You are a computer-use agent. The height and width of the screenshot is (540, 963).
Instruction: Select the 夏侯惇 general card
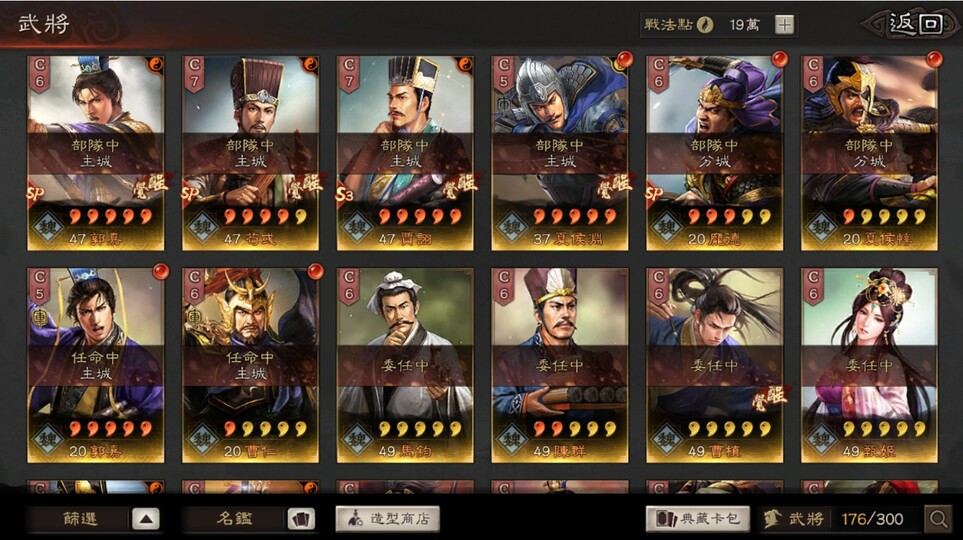[869, 152]
